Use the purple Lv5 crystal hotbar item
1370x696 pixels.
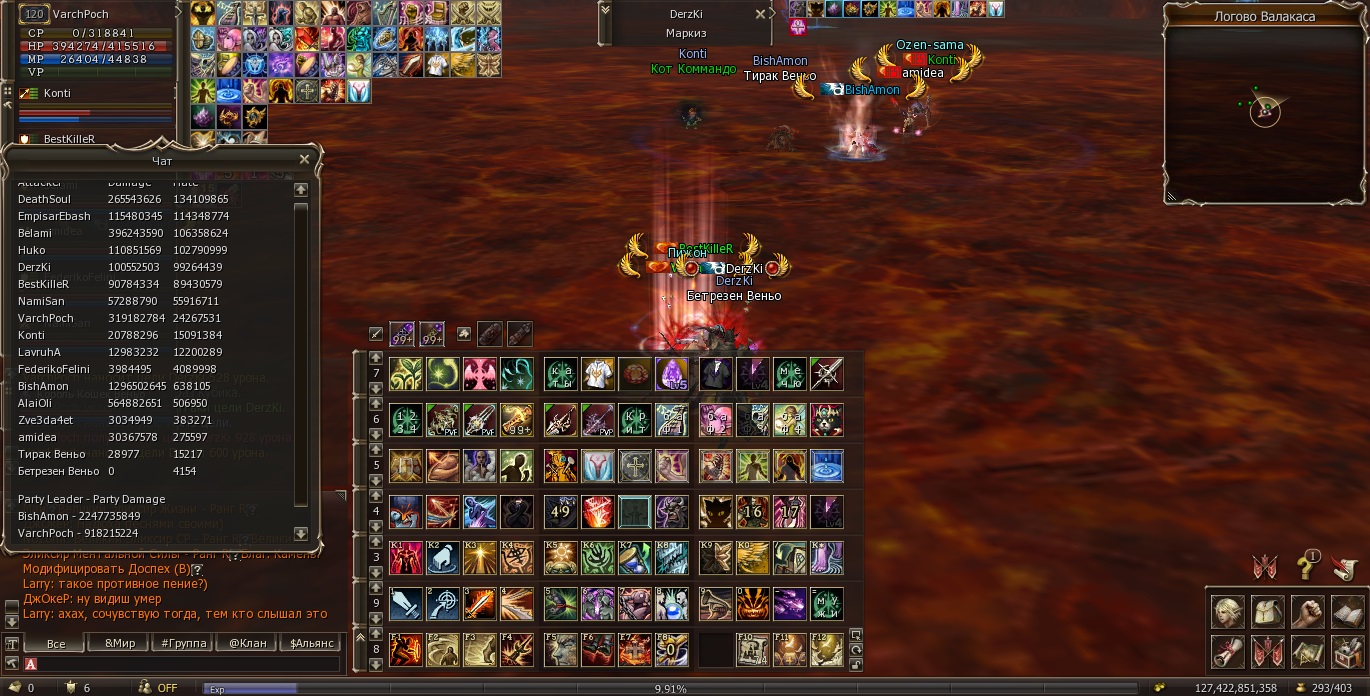pos(671,374)
